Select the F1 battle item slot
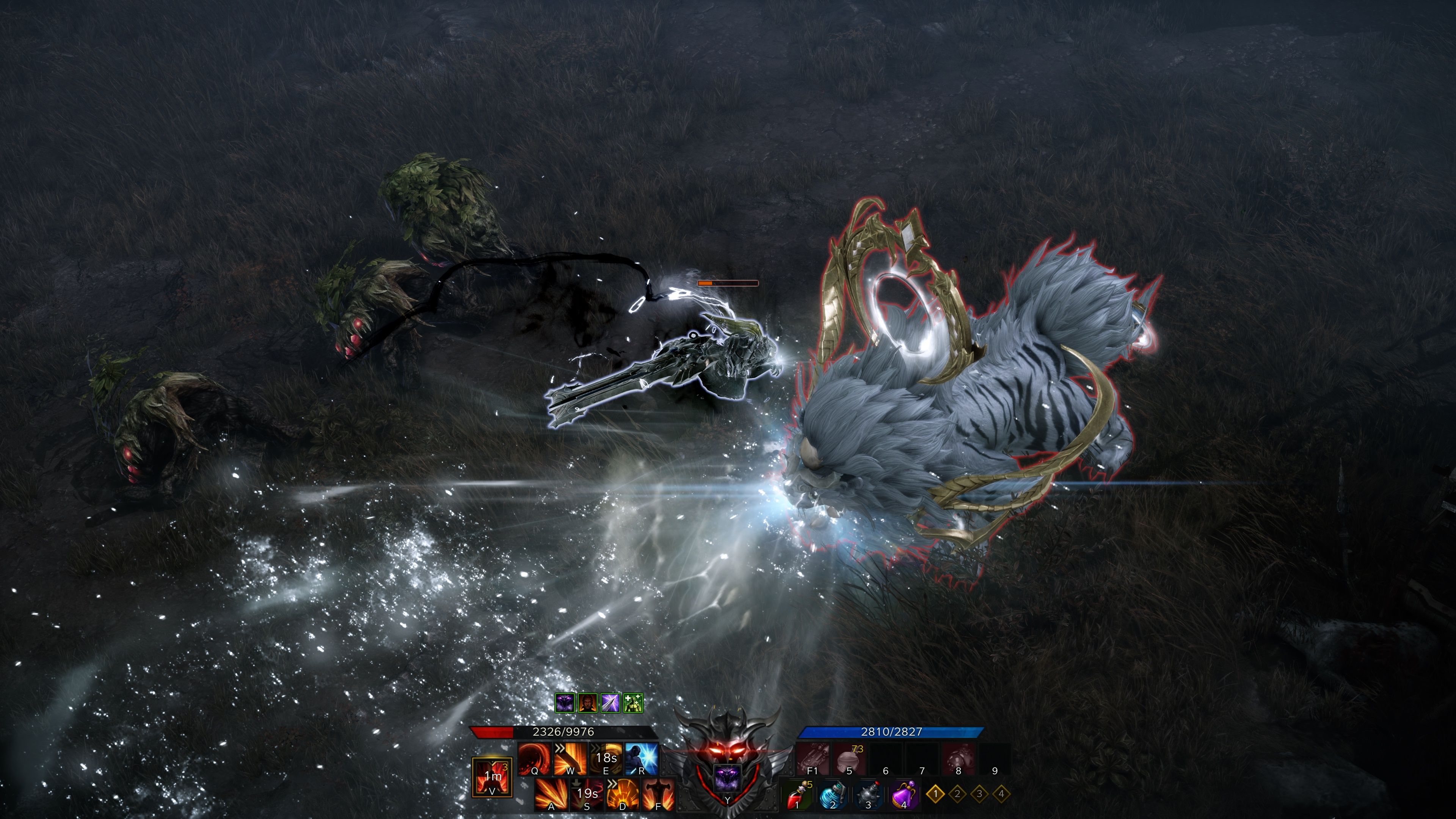The width and height of the screenshot is (1456, 819). pos(812,759)
